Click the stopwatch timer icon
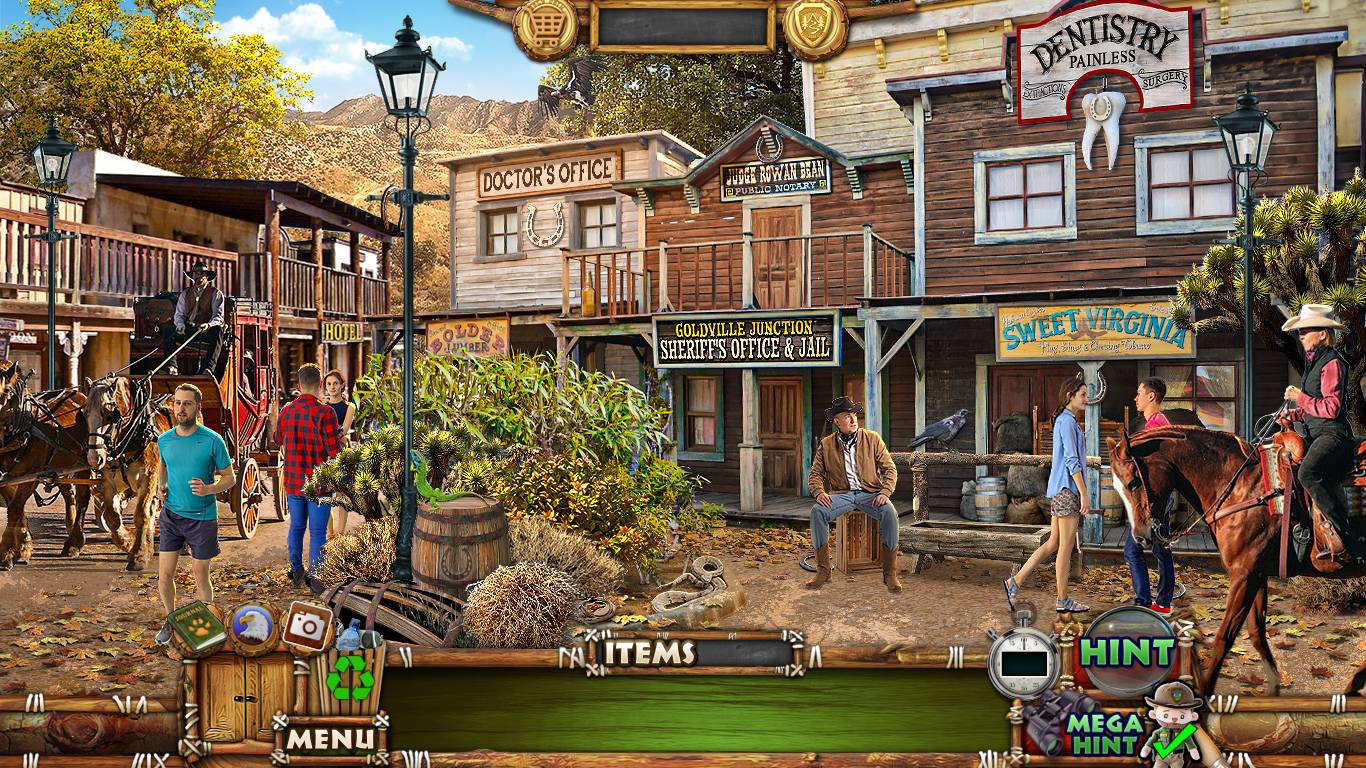The height and width of the screenshot is (768, 1366). pos(1022,662)
